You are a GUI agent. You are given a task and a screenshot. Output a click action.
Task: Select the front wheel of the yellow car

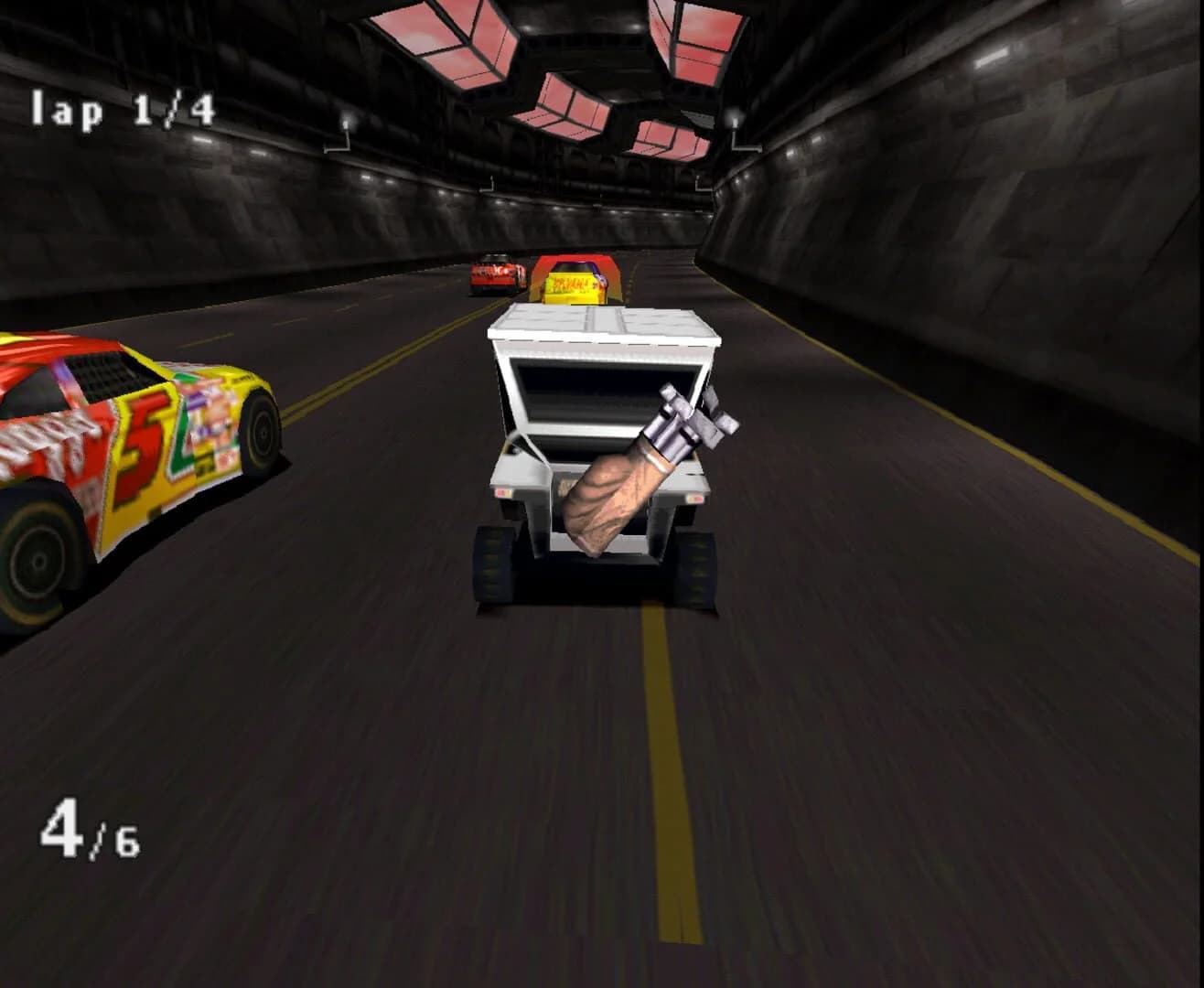(x=263, y=432)
